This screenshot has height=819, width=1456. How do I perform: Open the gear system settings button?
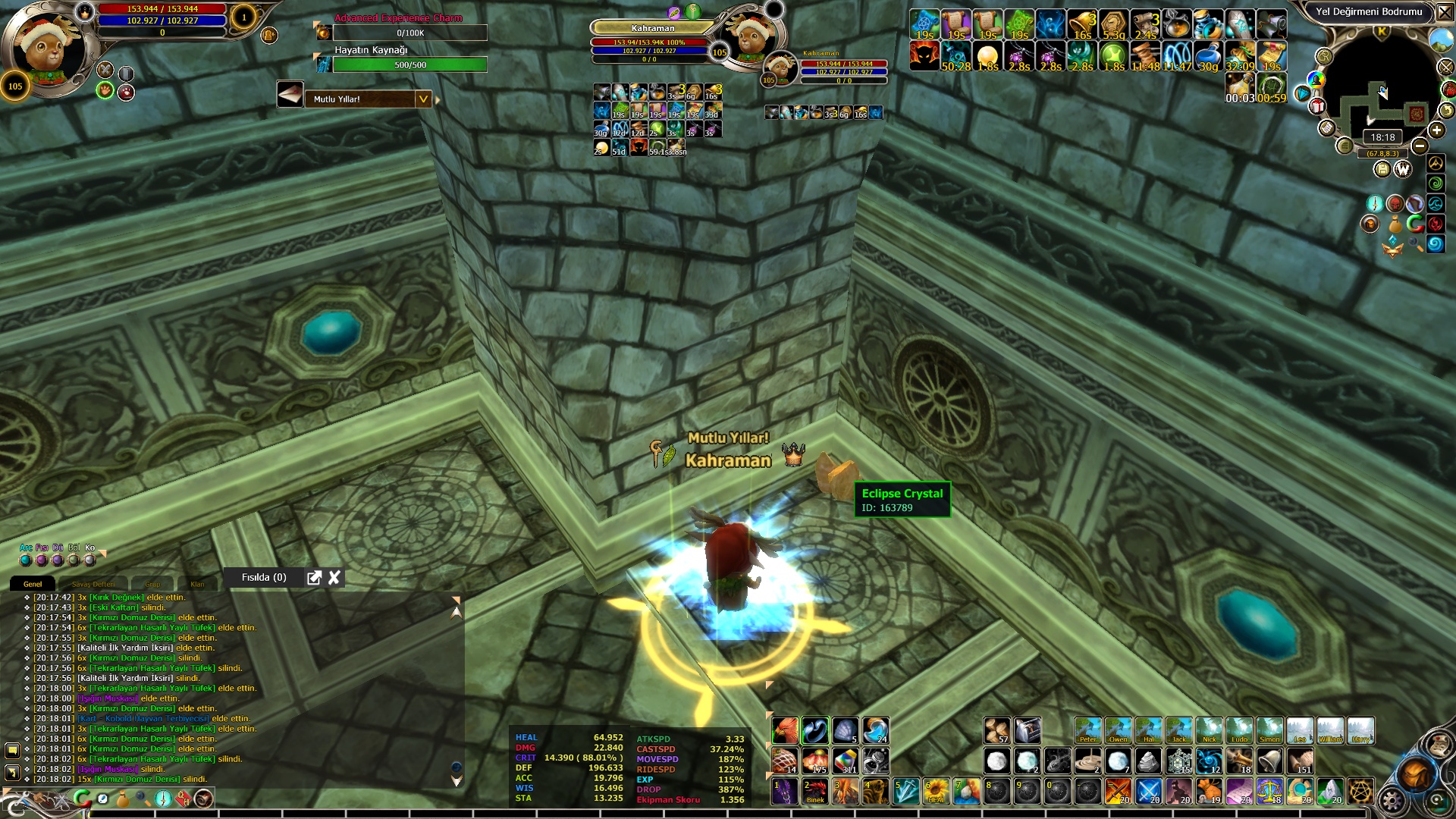coord(1392,800)
